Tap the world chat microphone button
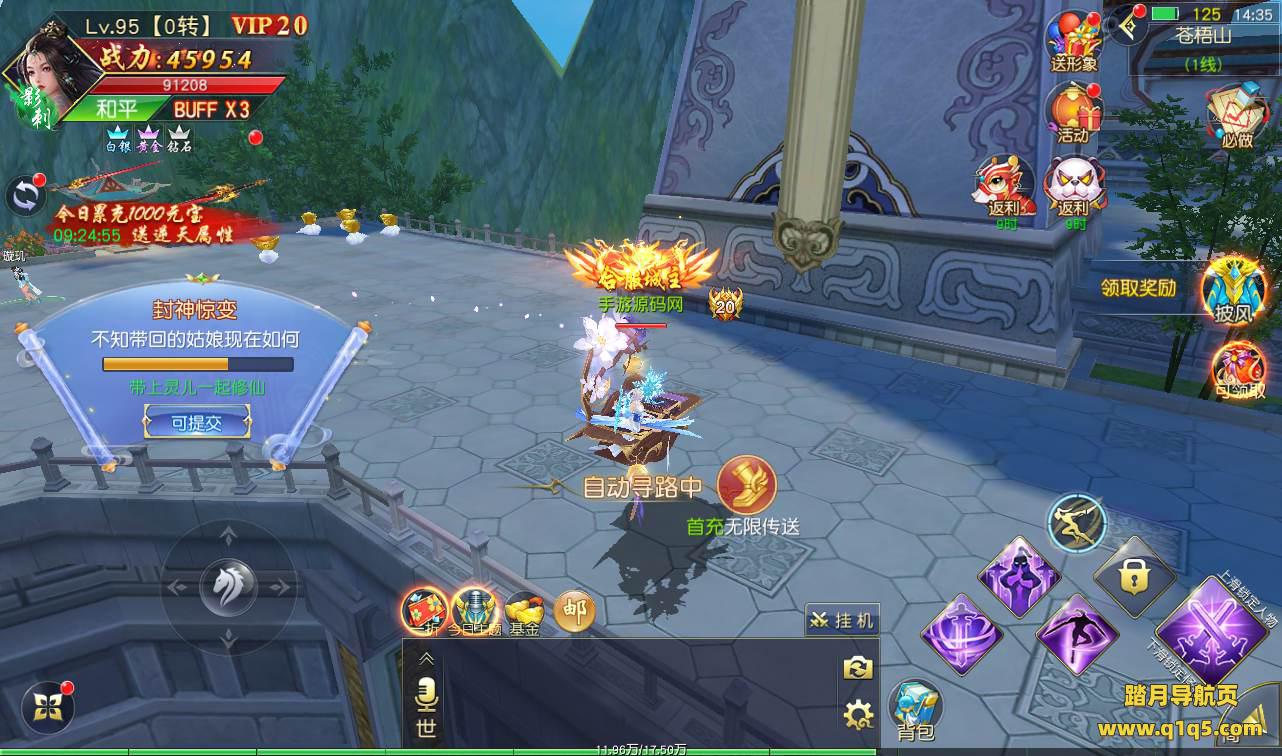This screenshot has width=1282, height=756. (427, 692)
